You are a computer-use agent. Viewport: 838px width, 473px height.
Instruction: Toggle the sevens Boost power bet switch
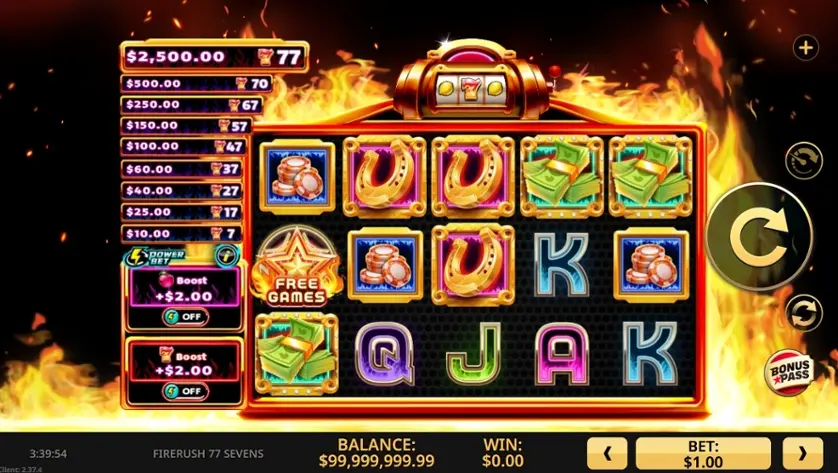point(185,391)
